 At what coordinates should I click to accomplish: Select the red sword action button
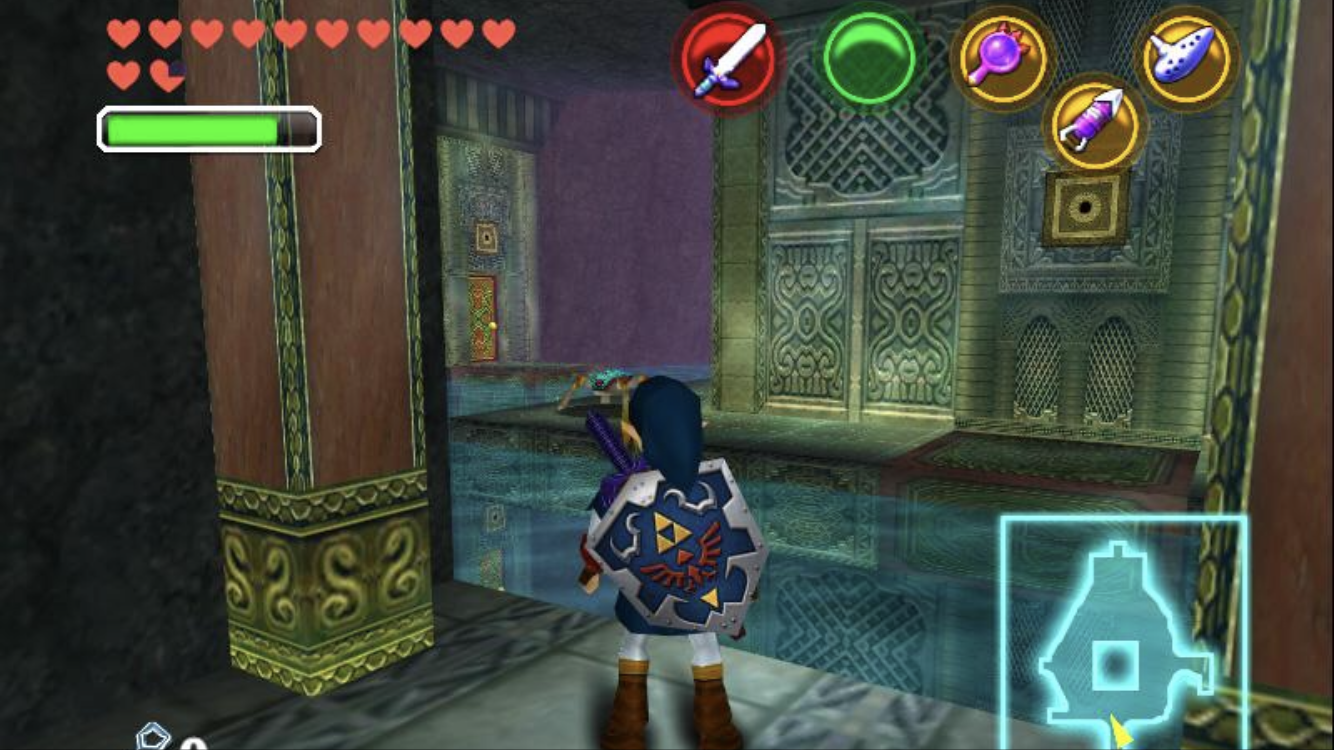click(727, 57)
